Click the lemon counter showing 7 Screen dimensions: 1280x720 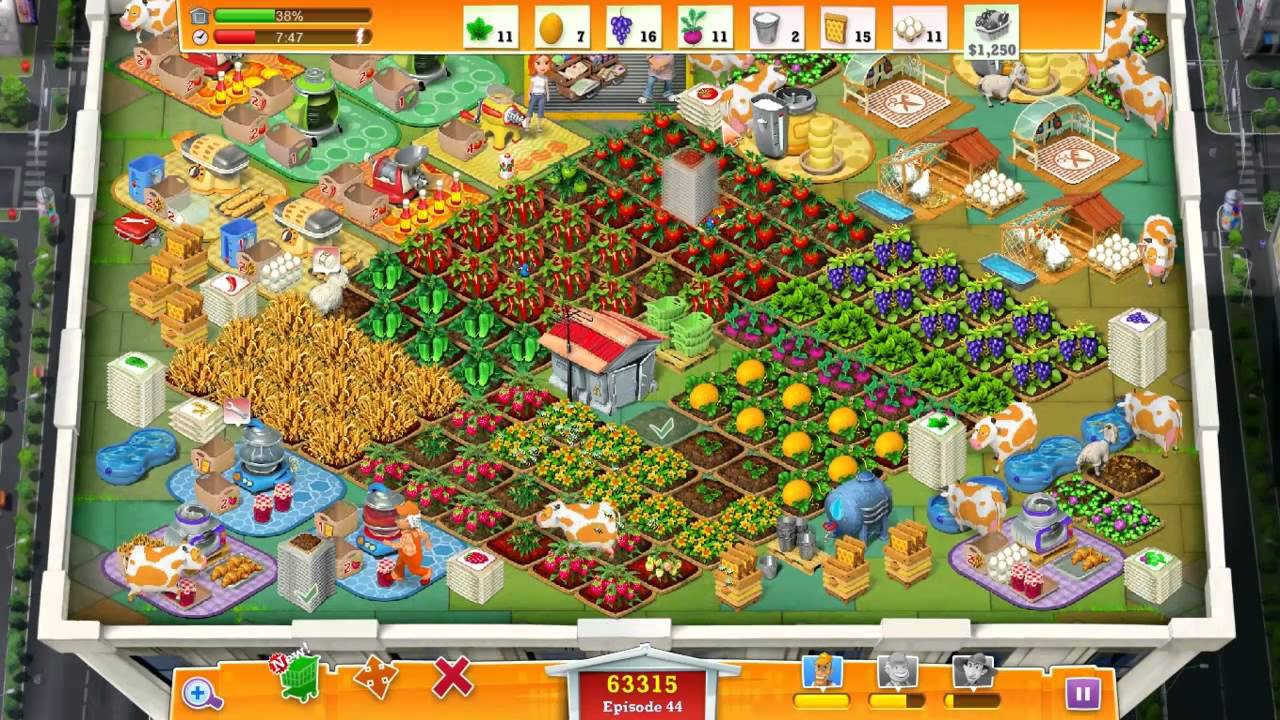563,26
